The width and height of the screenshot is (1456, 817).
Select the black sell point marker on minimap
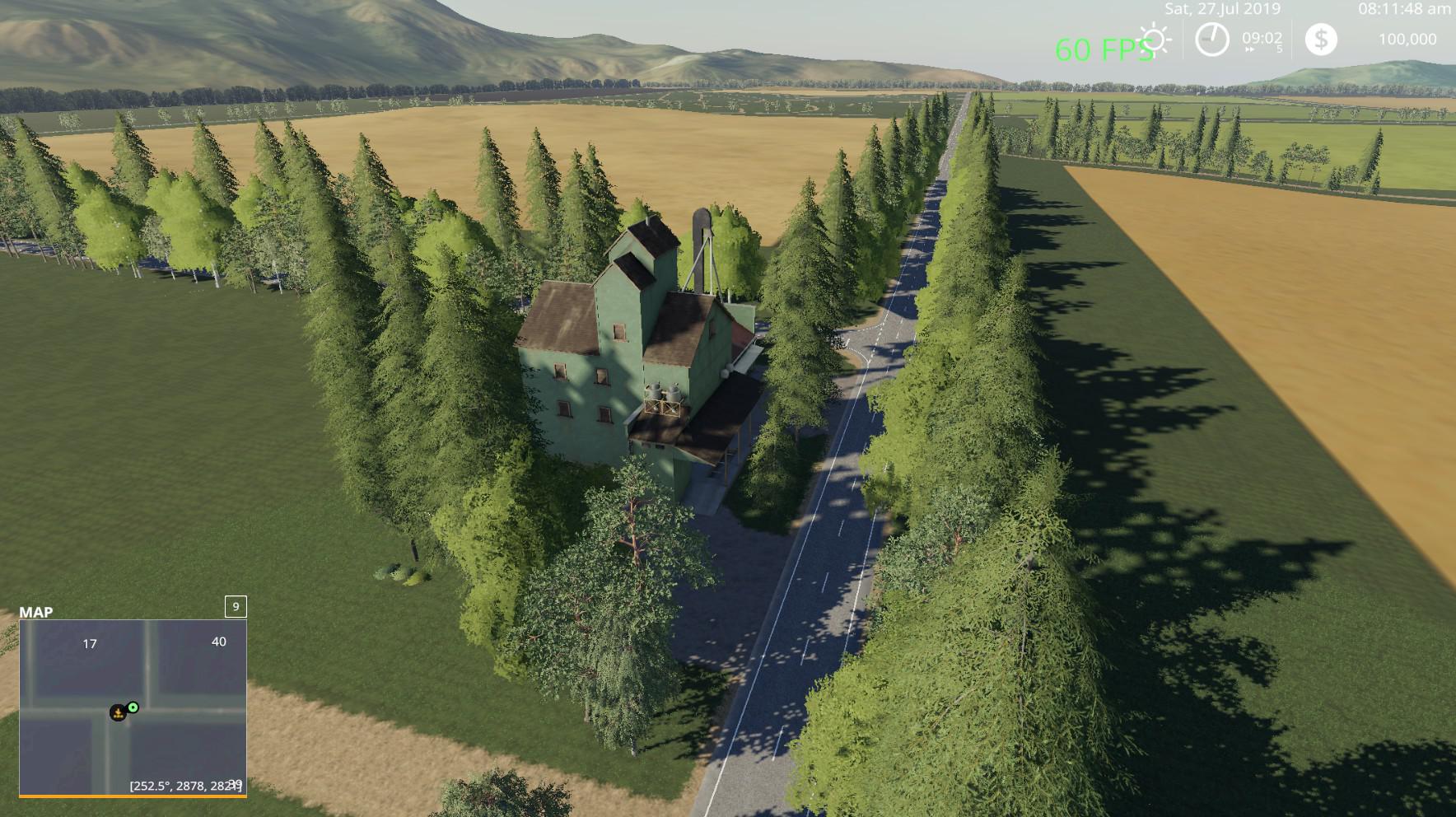pyautogui.click(x=119, y=712)
